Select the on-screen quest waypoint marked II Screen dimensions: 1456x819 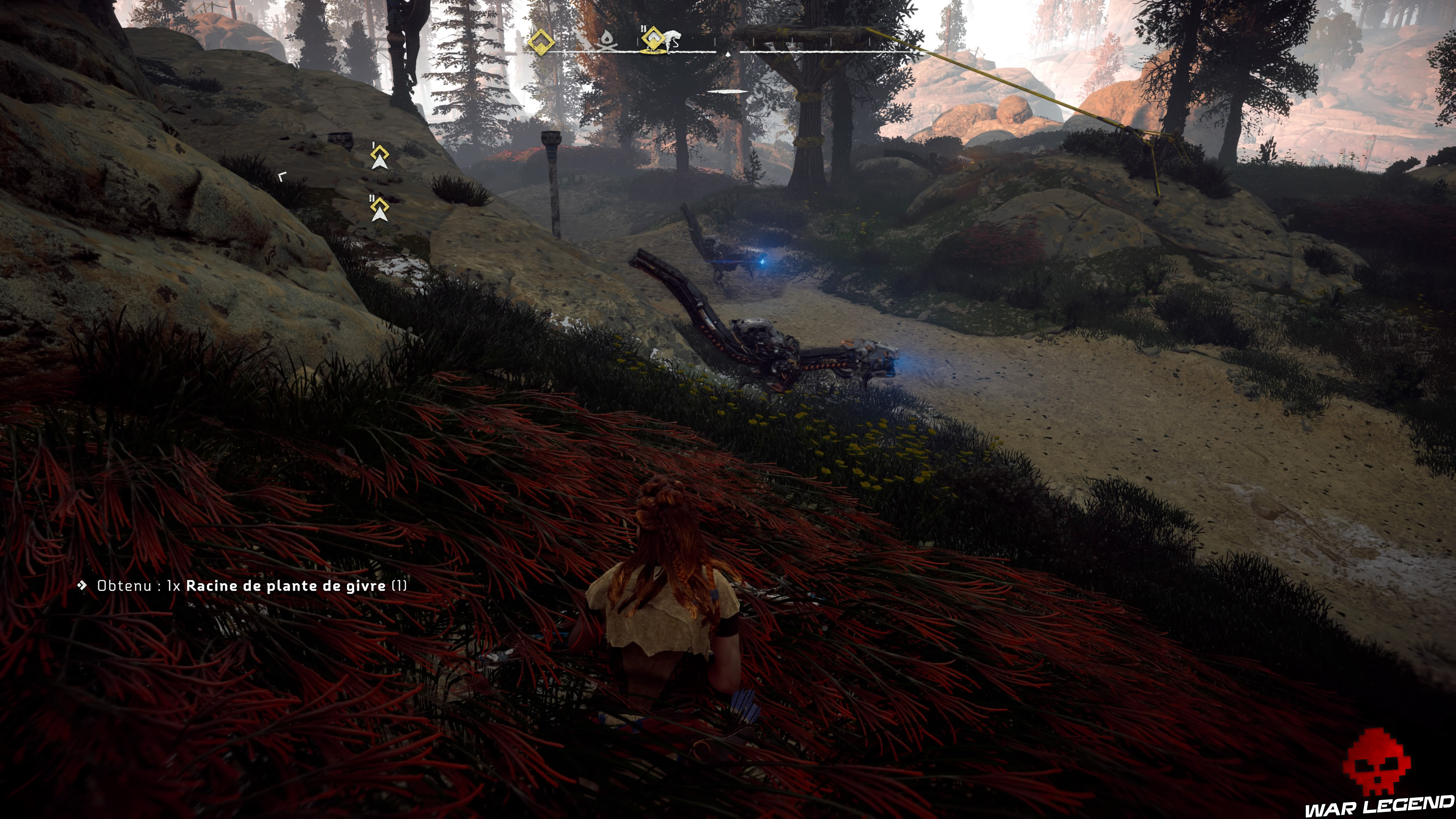[x=379, y=209]
